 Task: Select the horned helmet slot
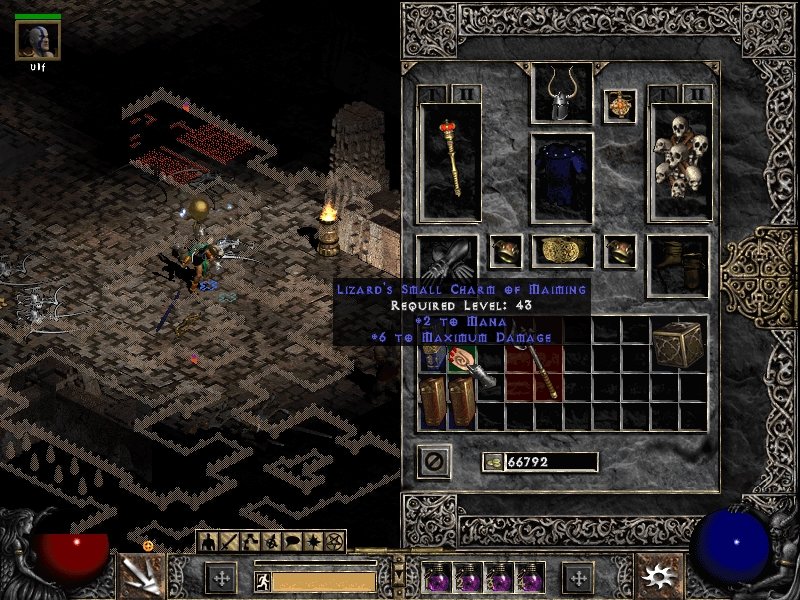click(x=561, y=95)
